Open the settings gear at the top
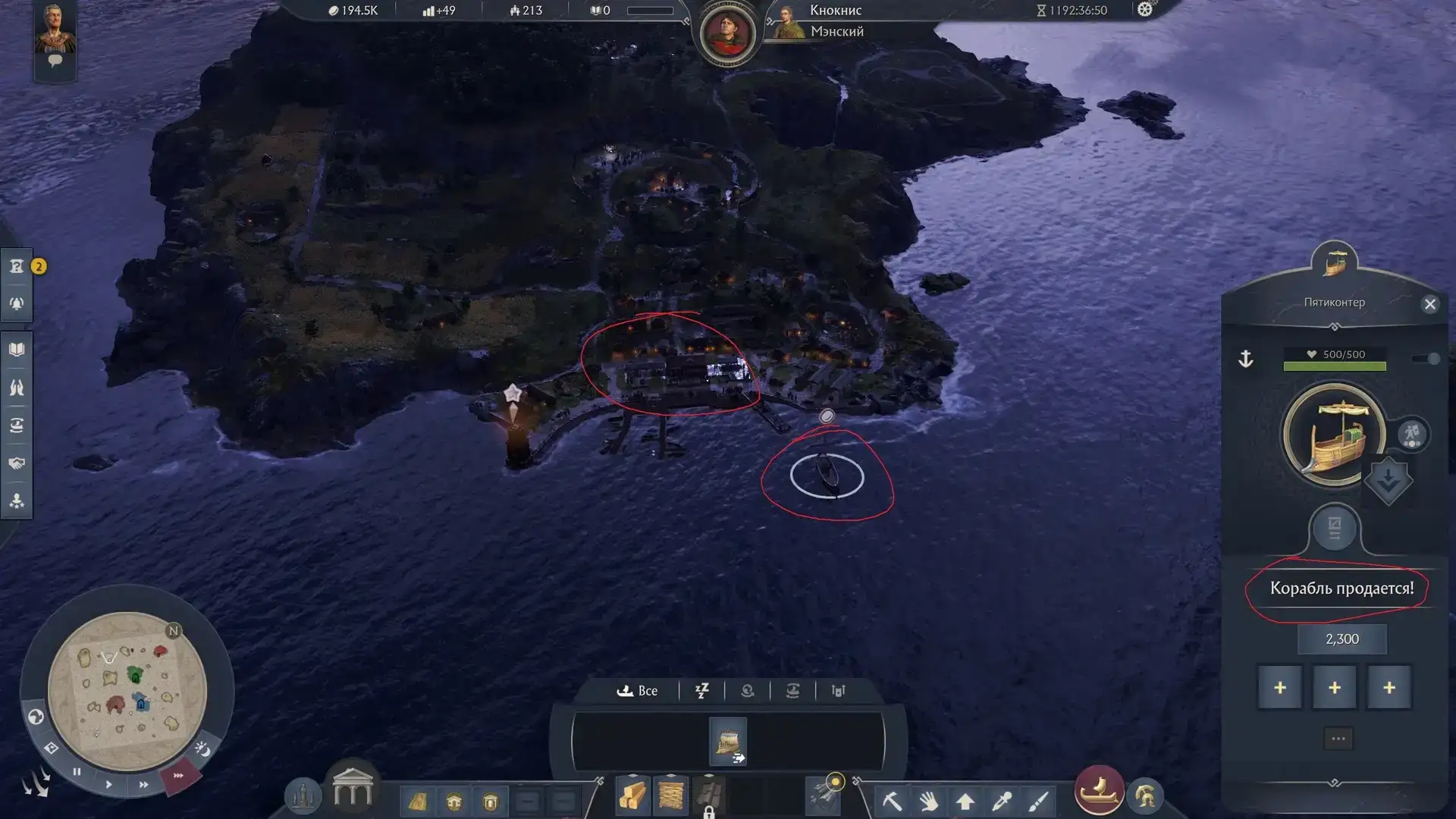 [1145, 10]
